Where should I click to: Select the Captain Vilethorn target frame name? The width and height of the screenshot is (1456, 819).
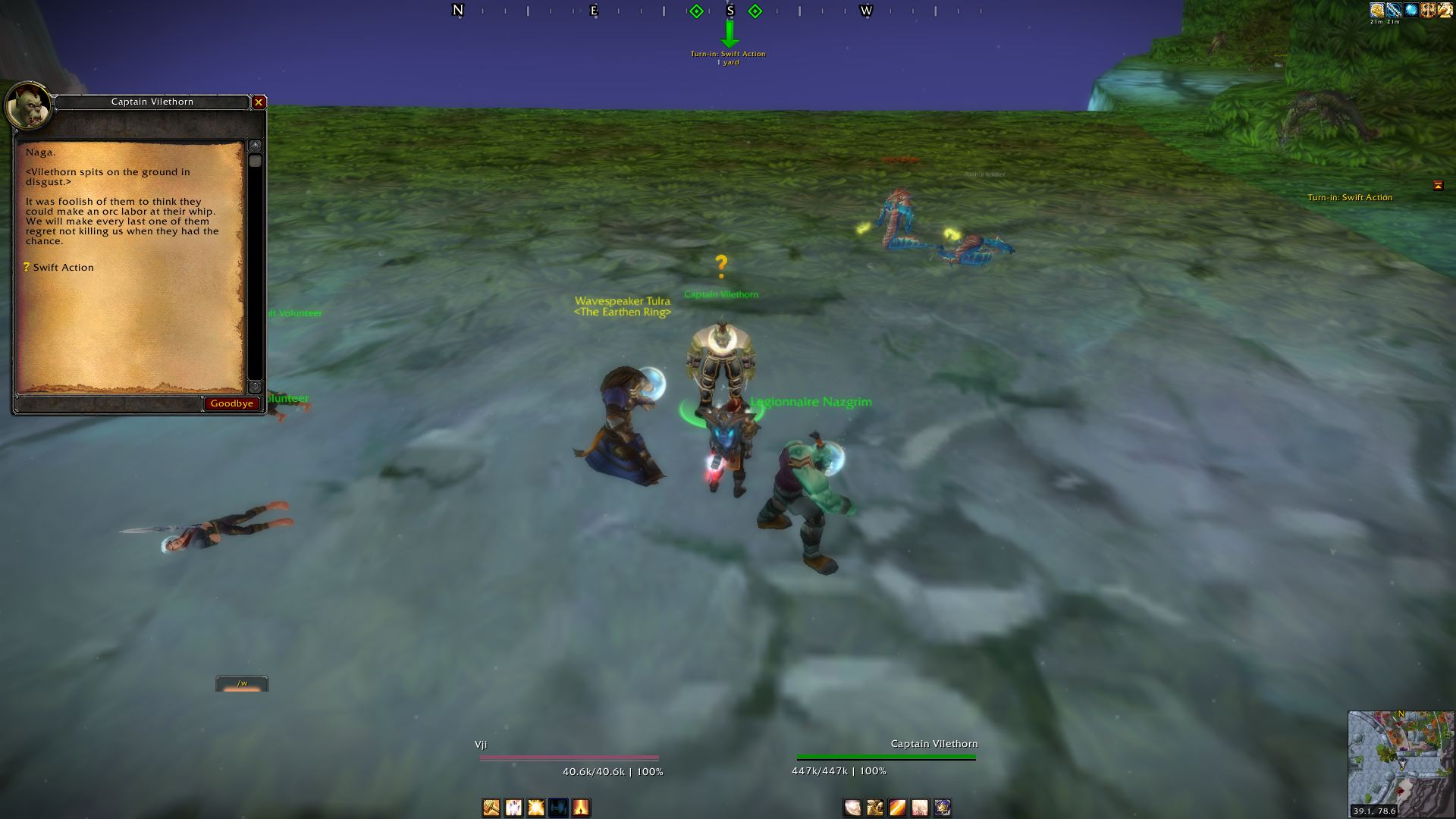(934, 744)
